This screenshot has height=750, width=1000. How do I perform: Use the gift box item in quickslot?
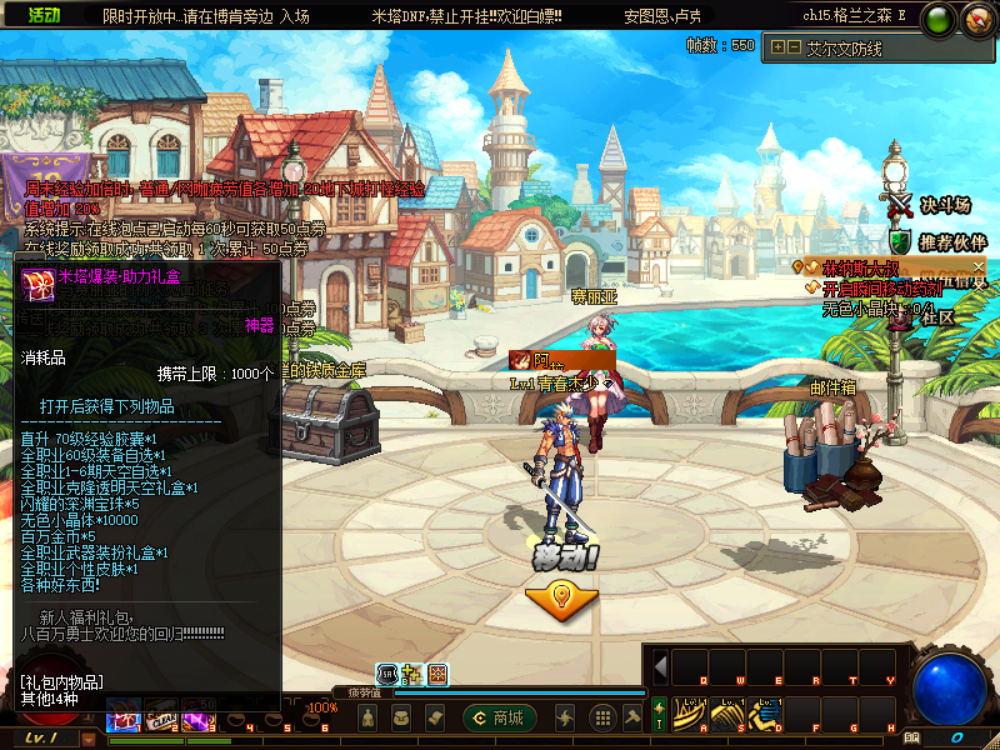(124, 719)
